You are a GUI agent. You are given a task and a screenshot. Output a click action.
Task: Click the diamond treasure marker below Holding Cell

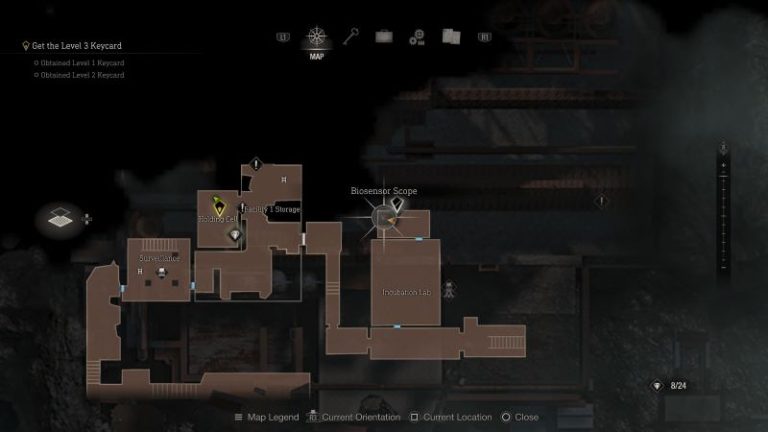pyautogui.click(x=236, y=235)
